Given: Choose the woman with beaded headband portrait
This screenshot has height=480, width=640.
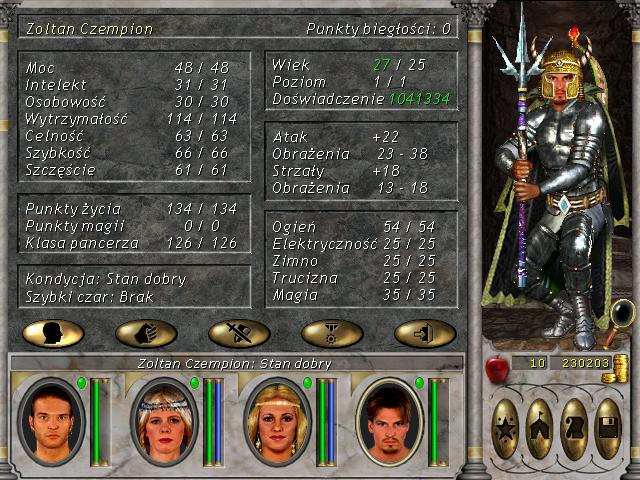Looking at the screenshot, I should tap(161, 414).
